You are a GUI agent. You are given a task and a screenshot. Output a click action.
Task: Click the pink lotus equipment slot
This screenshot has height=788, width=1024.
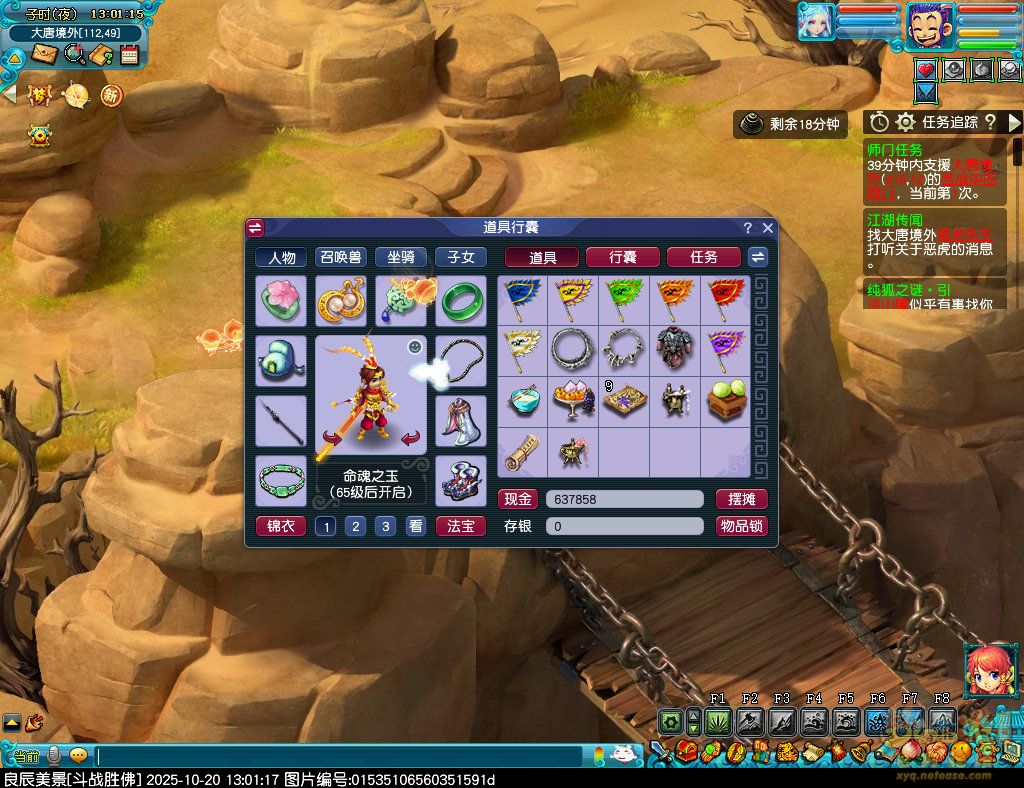pos(281,301)
